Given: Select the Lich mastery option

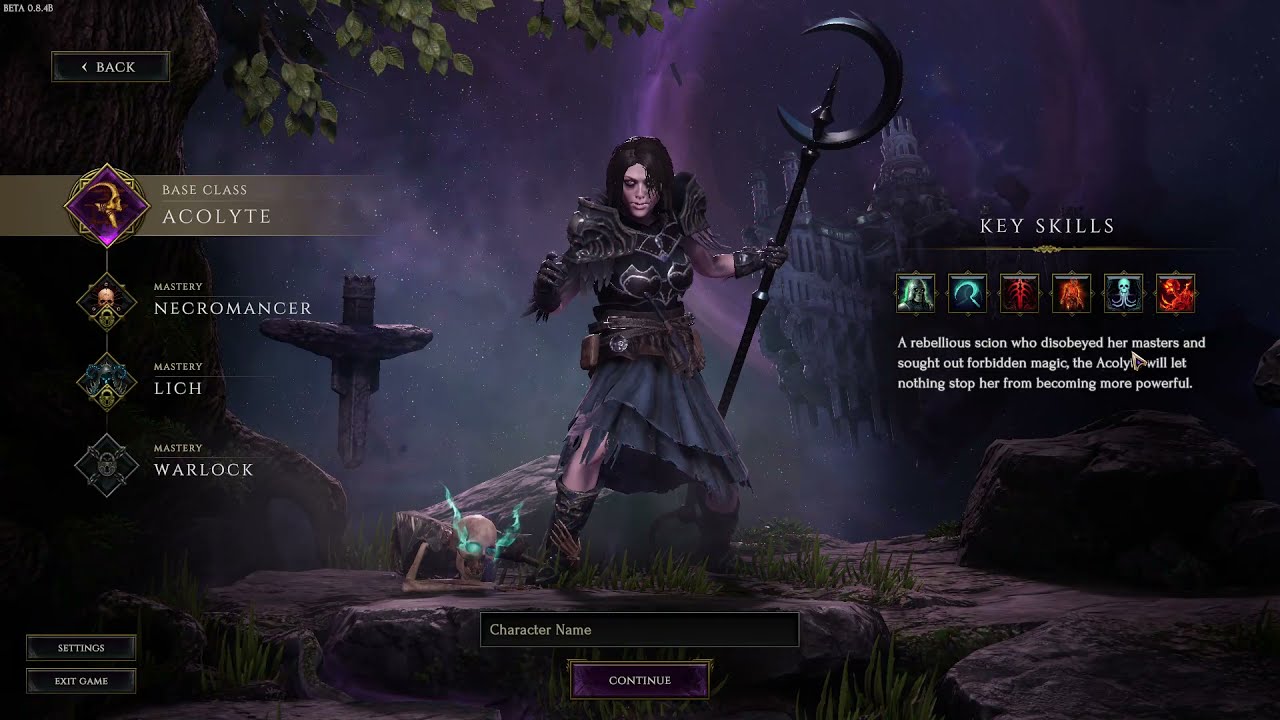Looking at the screenshot, I should pos(181,388).
